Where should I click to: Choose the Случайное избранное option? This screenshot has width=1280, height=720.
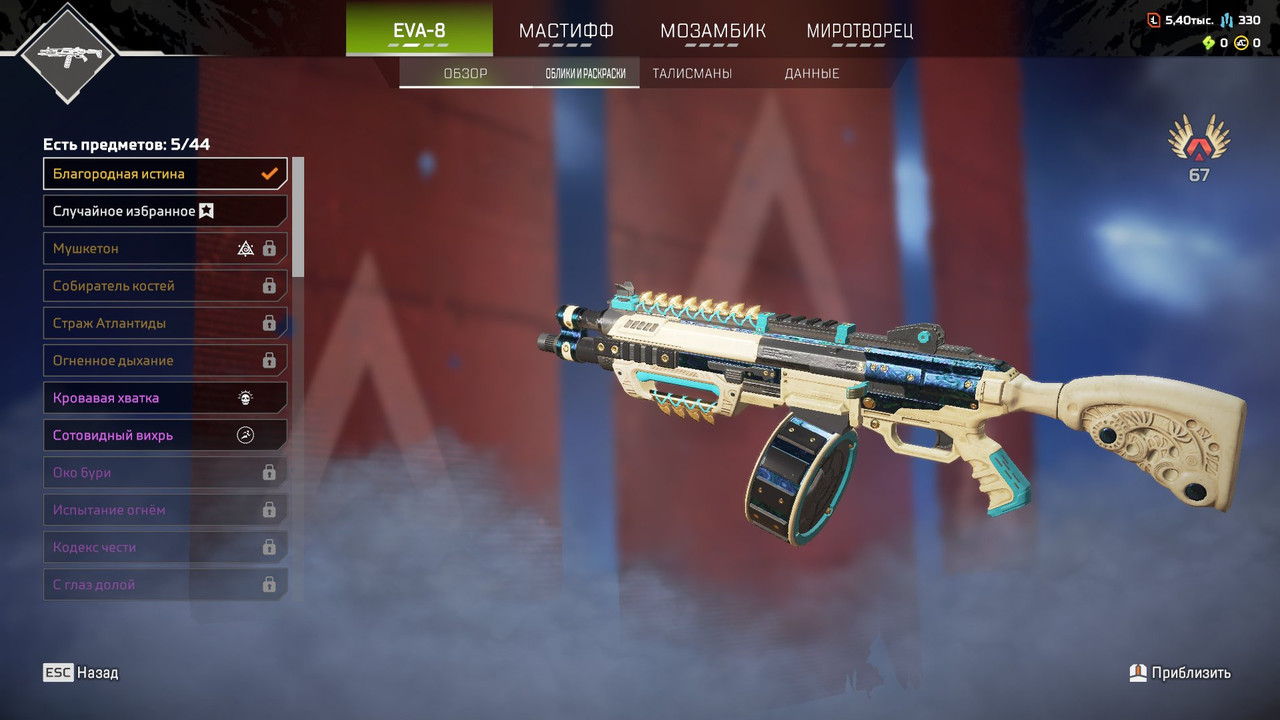[165, 211]
